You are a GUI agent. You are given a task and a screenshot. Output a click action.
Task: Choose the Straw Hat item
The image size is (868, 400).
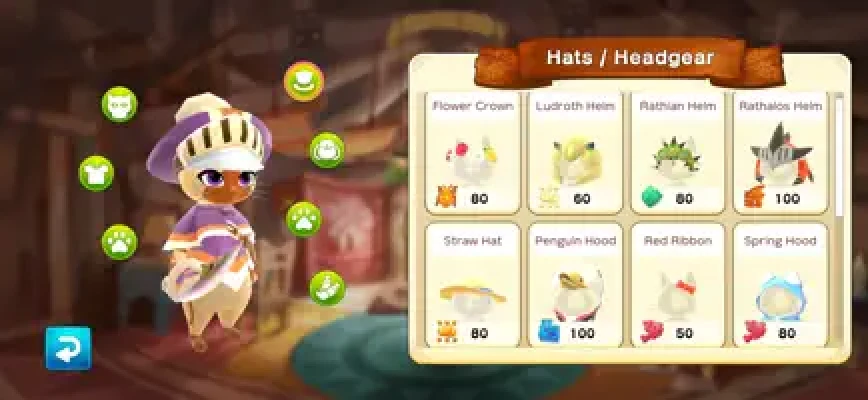point(472,288)
